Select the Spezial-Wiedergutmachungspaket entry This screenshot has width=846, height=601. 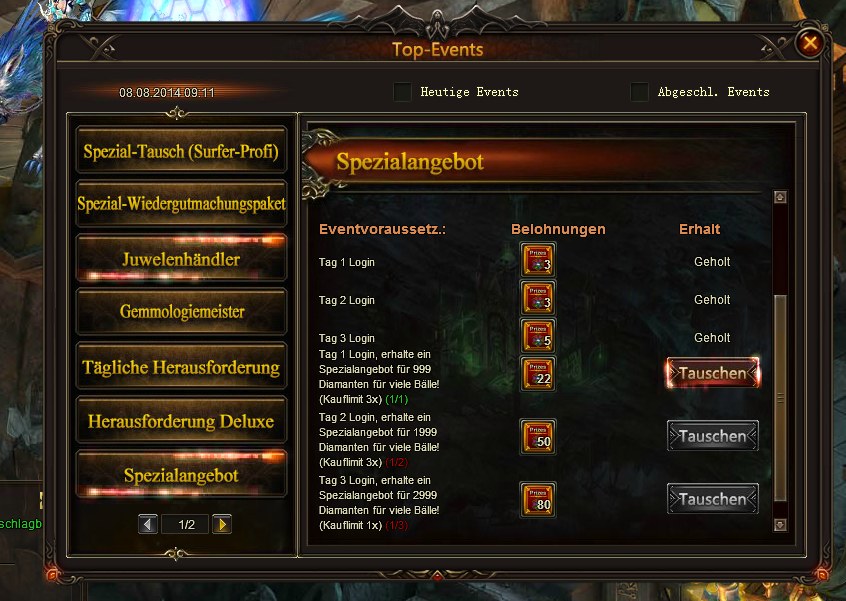coord(181,204)
